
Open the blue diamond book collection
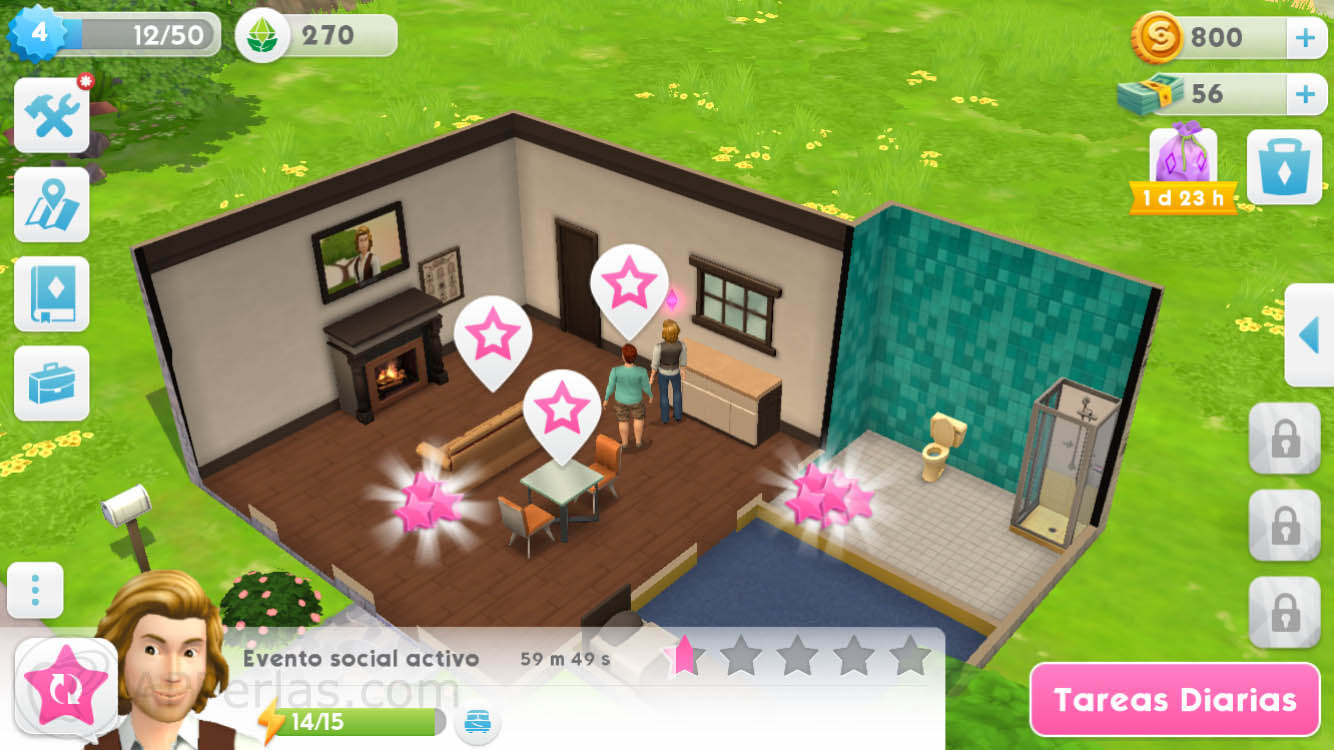51,294
